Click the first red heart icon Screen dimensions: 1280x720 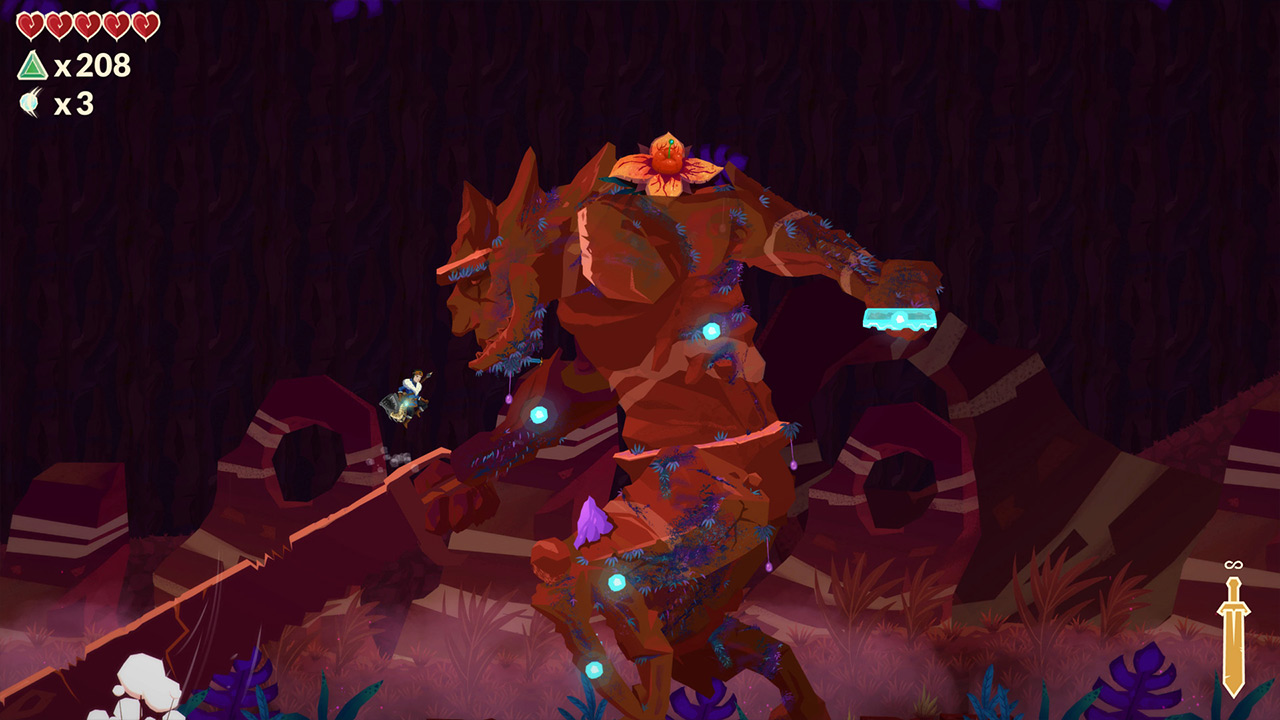(31, 26)
